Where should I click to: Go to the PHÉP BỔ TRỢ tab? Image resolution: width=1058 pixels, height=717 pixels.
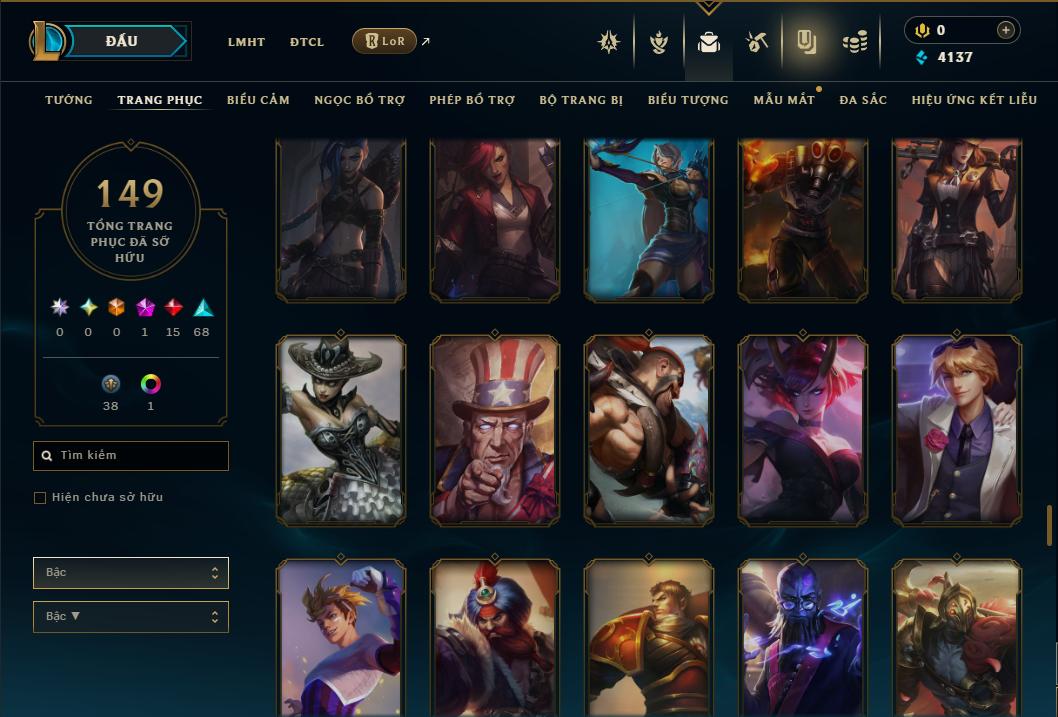(x=472, y=100)
